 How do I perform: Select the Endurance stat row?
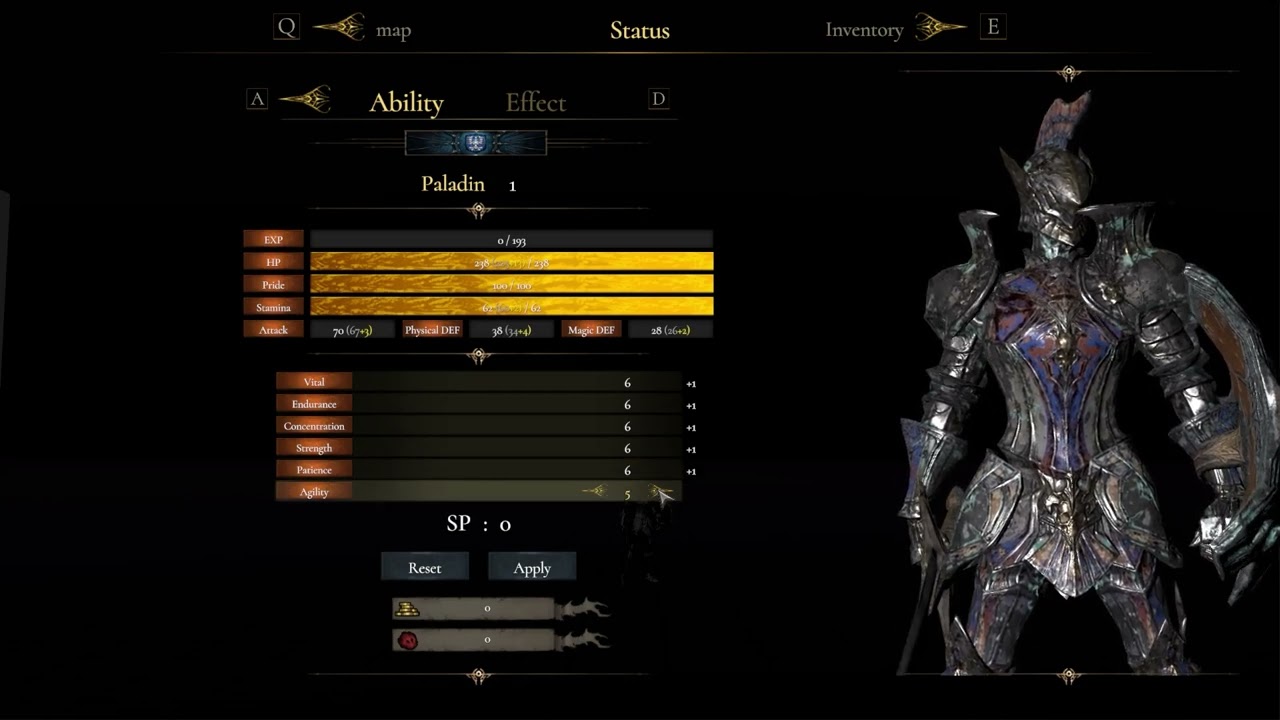[314, 404]
